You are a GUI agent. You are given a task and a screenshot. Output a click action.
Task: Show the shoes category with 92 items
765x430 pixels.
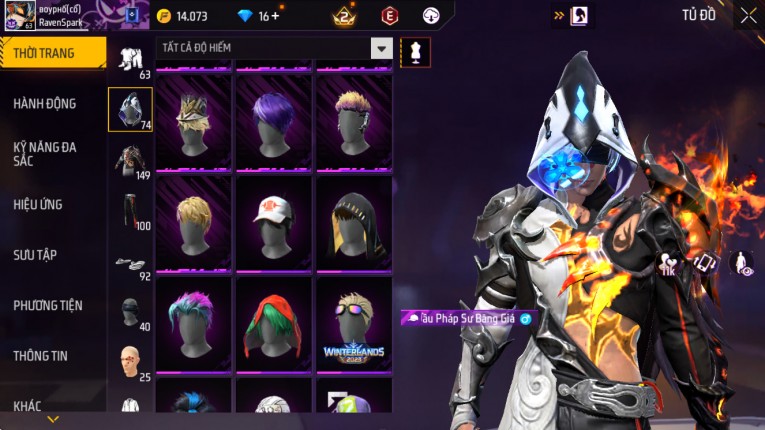tap(130, 264)
